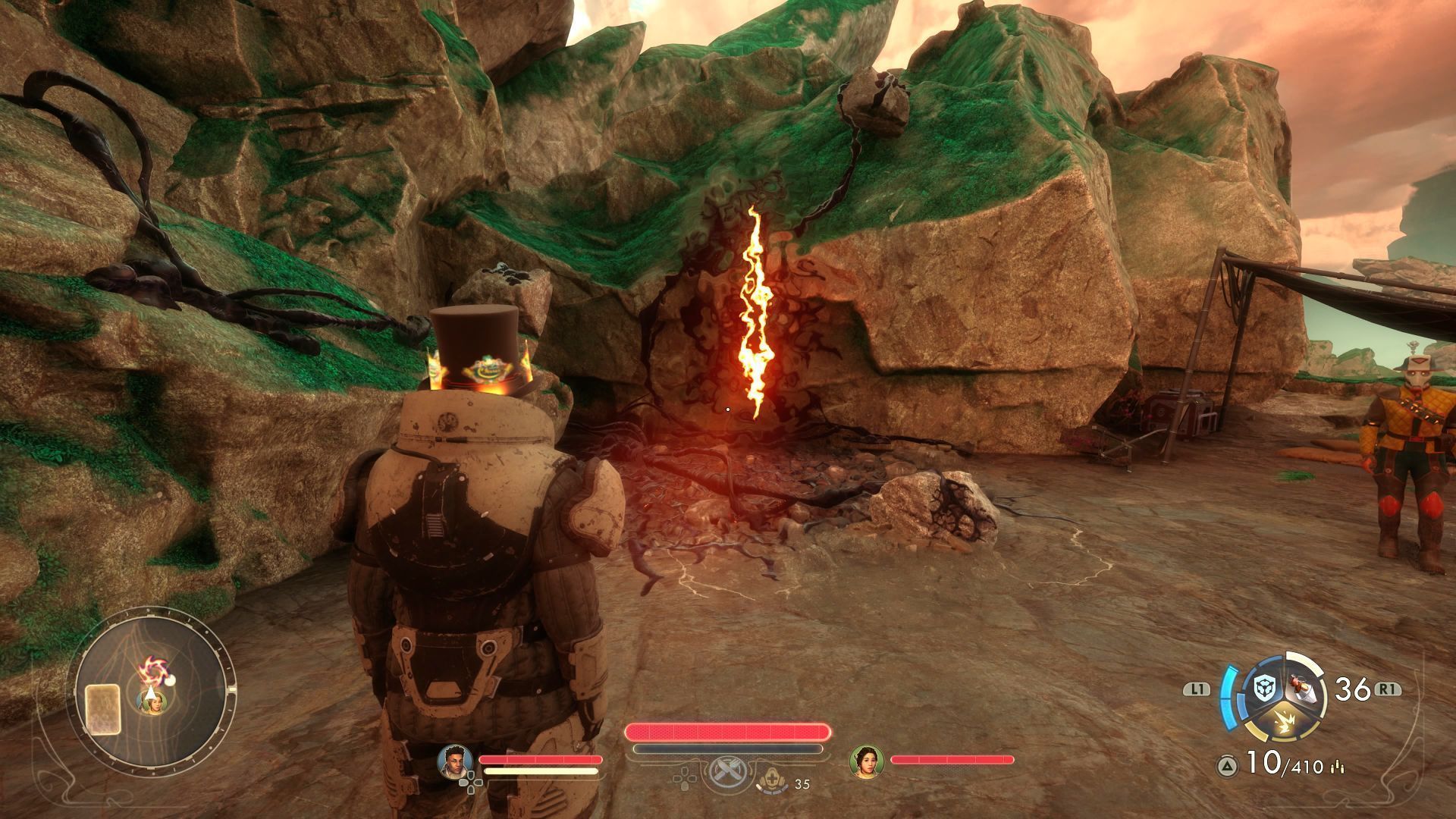The image size is (1456, 819).
Task: Select the female companion portrait
Action: point(867,761)
